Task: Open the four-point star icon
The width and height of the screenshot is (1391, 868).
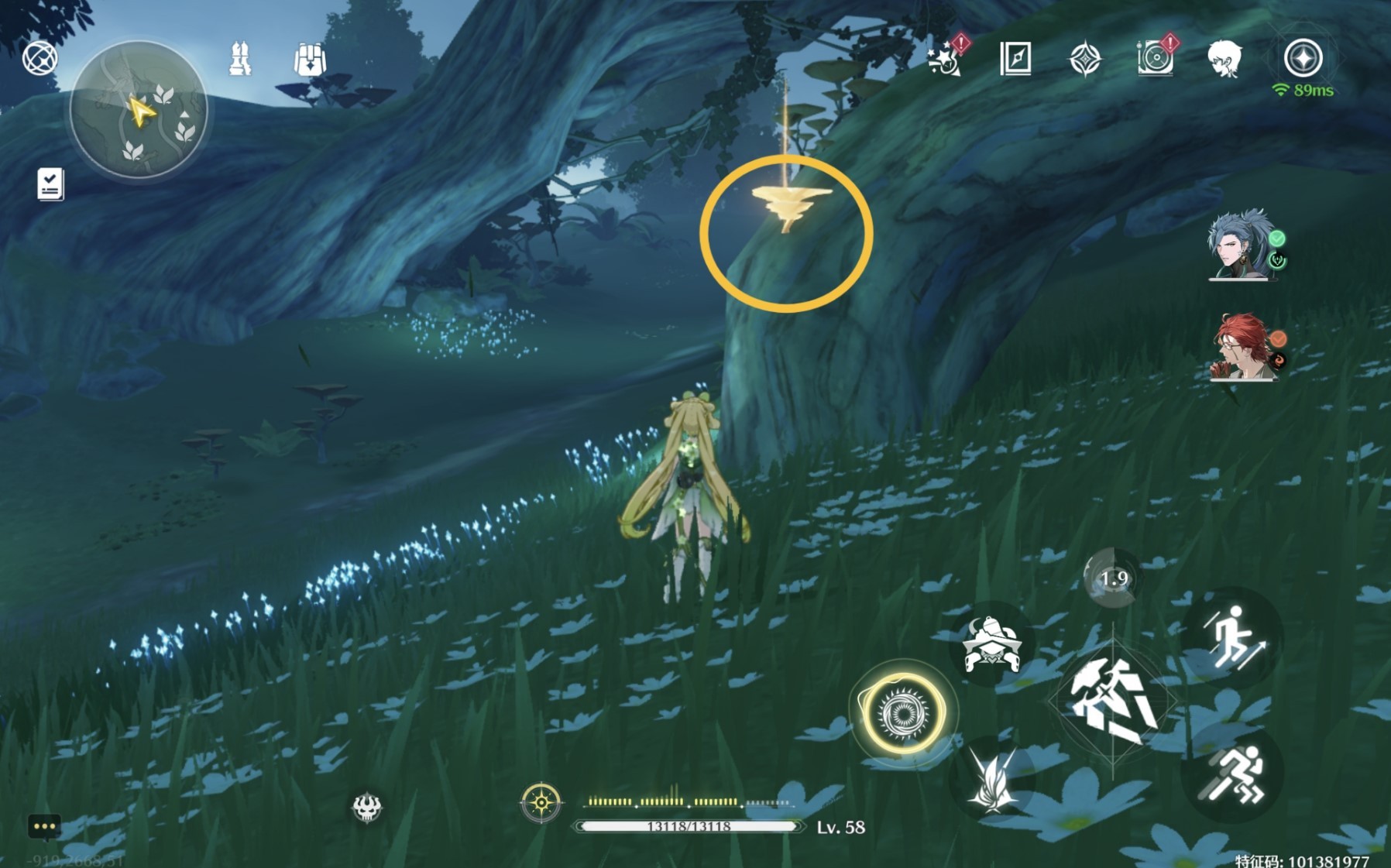Action: (1084, 59)
